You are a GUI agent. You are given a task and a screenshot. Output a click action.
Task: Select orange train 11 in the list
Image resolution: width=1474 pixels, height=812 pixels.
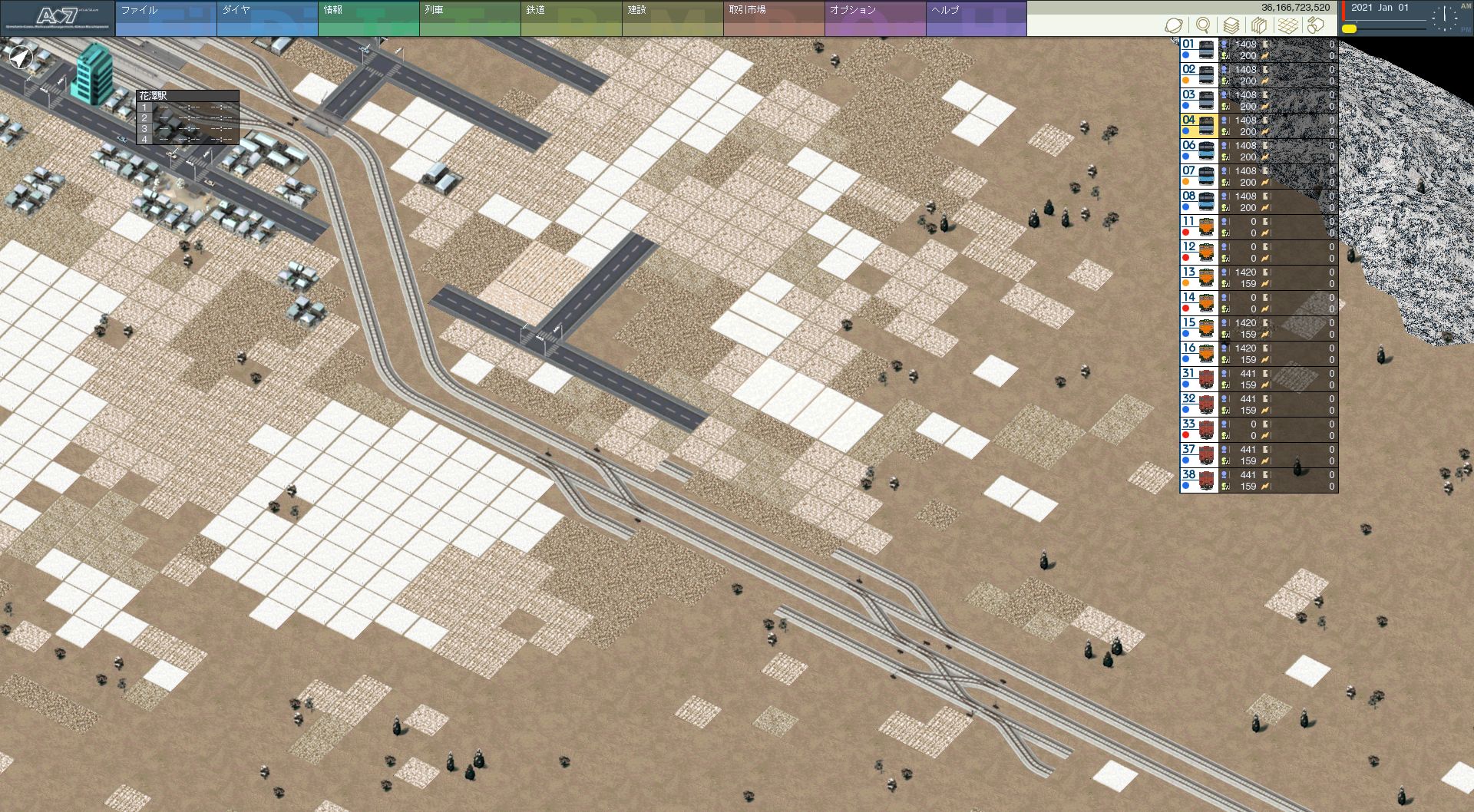[x=1259, y=227]
